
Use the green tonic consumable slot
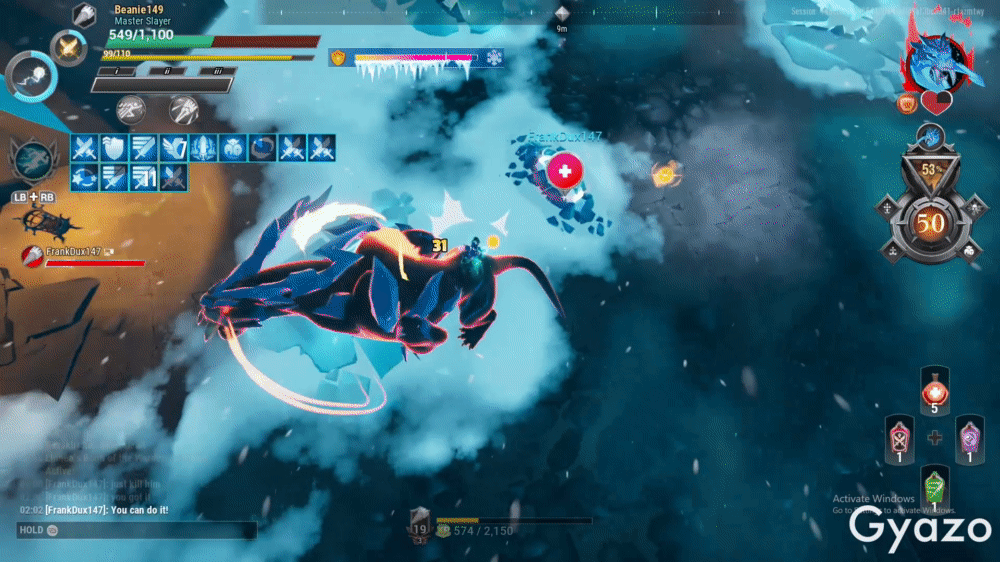[935, 488]
